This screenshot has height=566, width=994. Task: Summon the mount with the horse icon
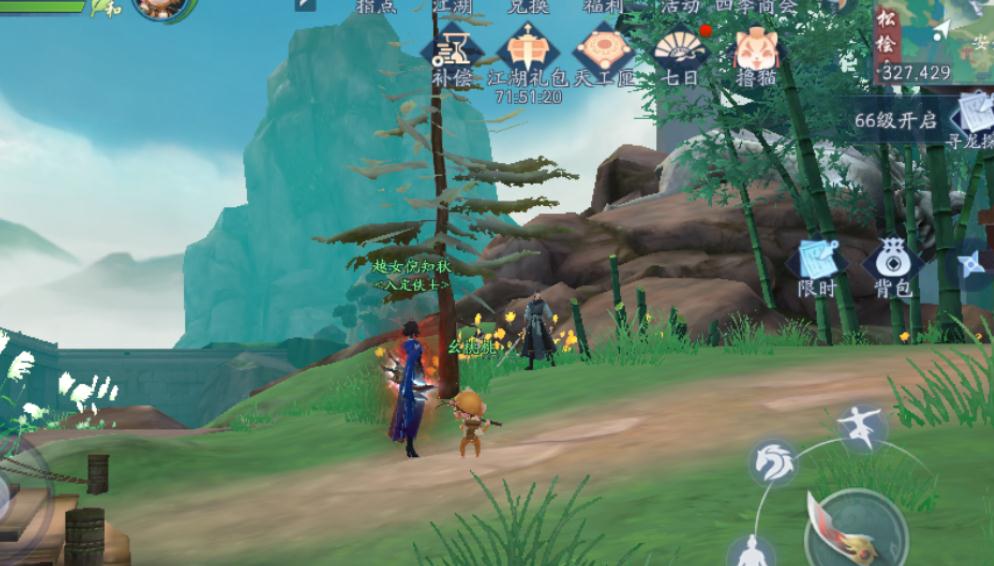point(774,463)
